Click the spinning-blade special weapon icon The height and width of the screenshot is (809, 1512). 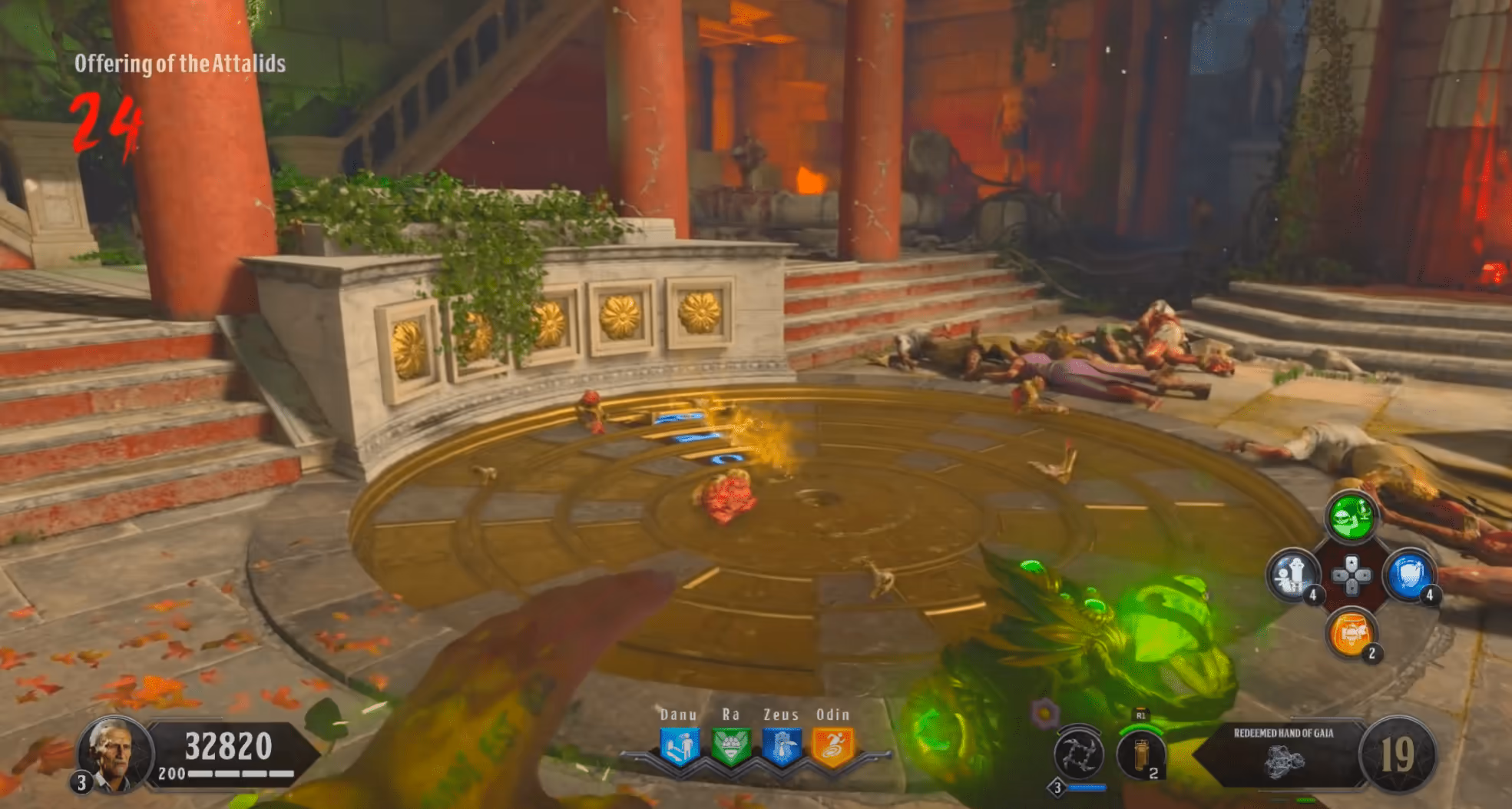coord(1078,754)
